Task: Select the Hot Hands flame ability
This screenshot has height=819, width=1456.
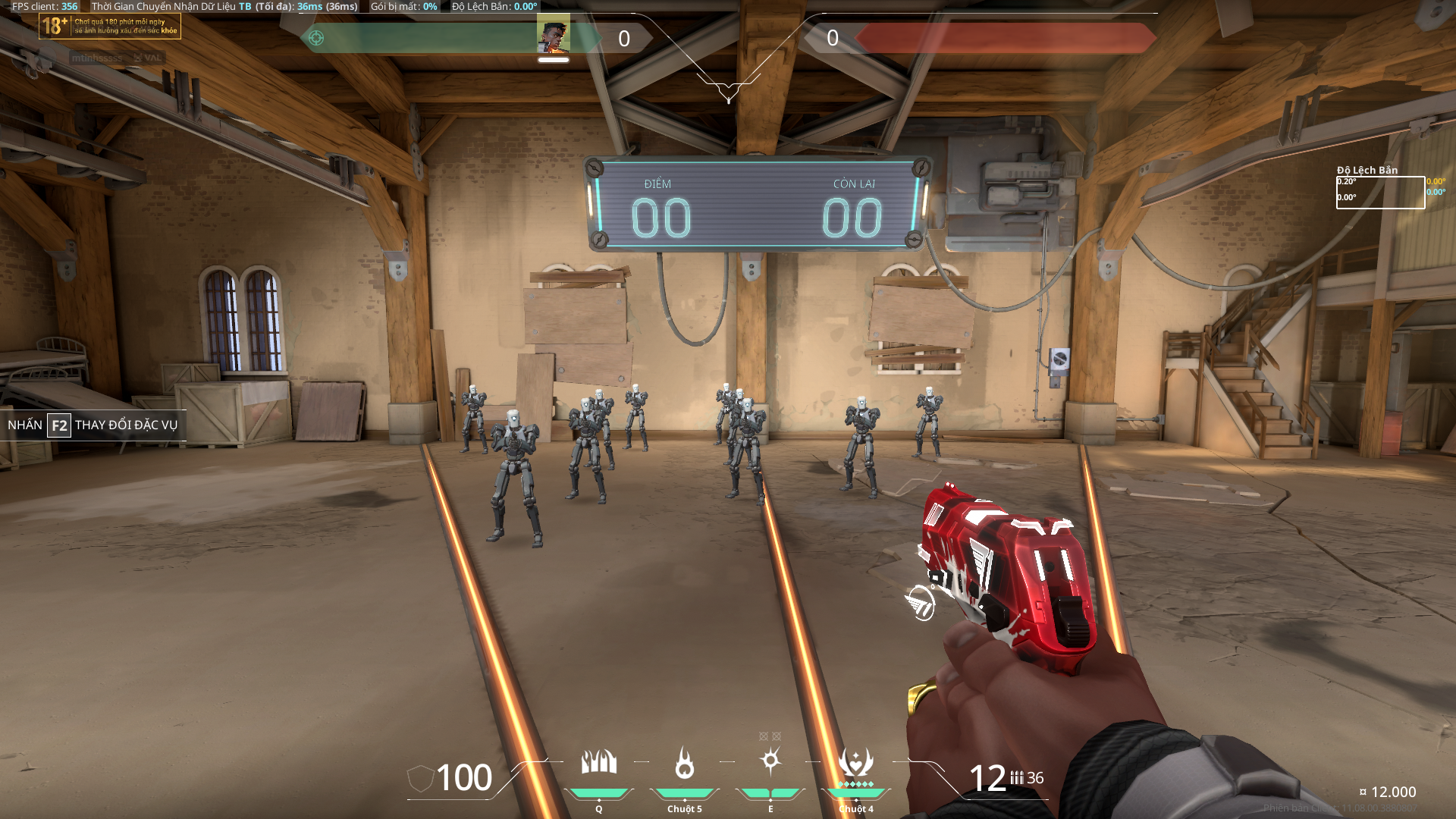Action: [684, 763]
